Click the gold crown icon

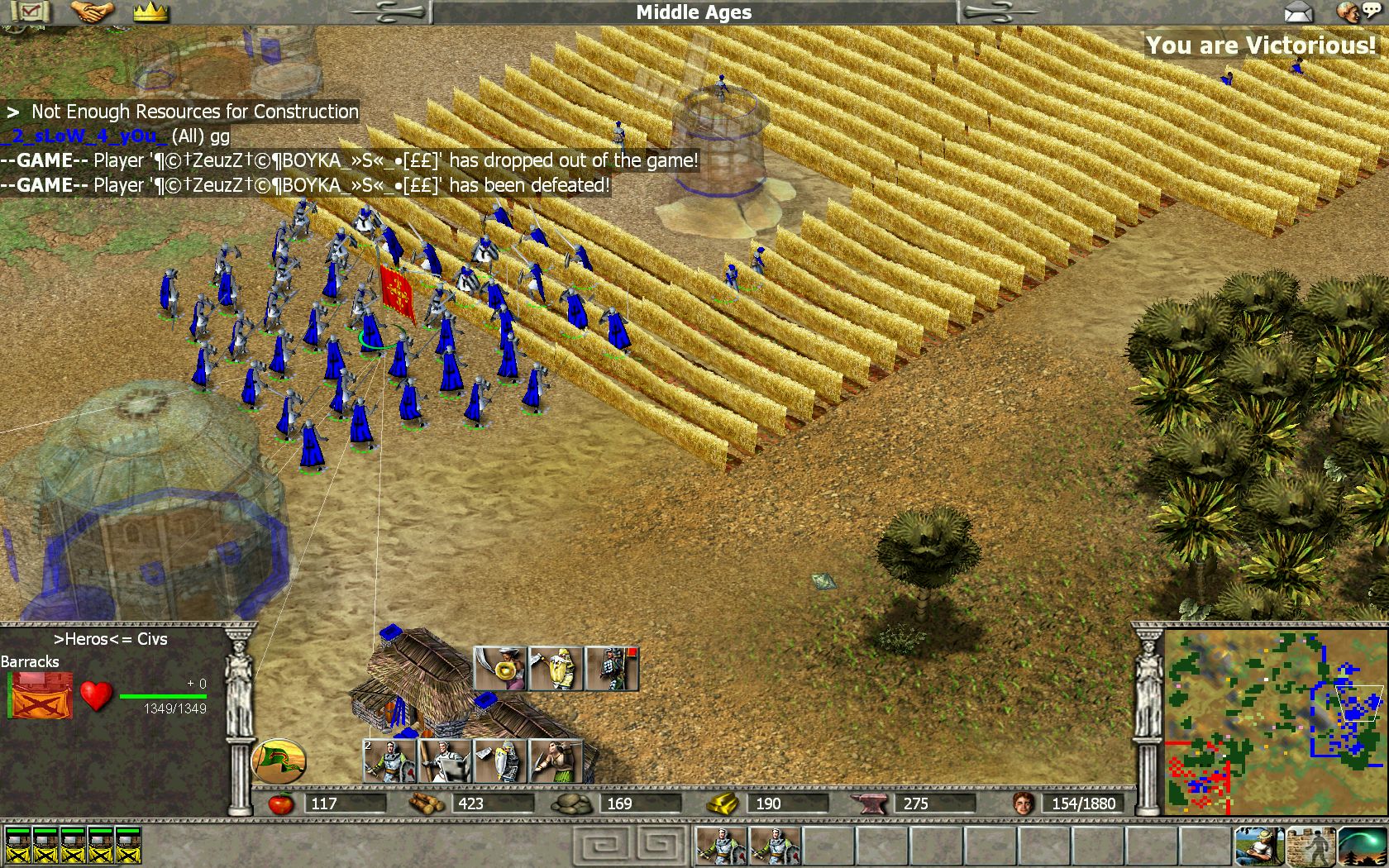(x=150, y=12)
